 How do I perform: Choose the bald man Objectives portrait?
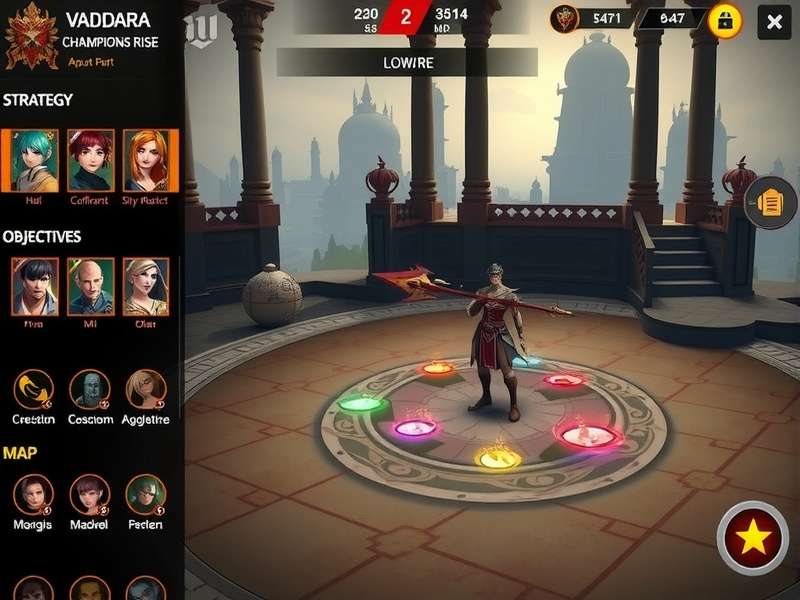tap(91, 287)
